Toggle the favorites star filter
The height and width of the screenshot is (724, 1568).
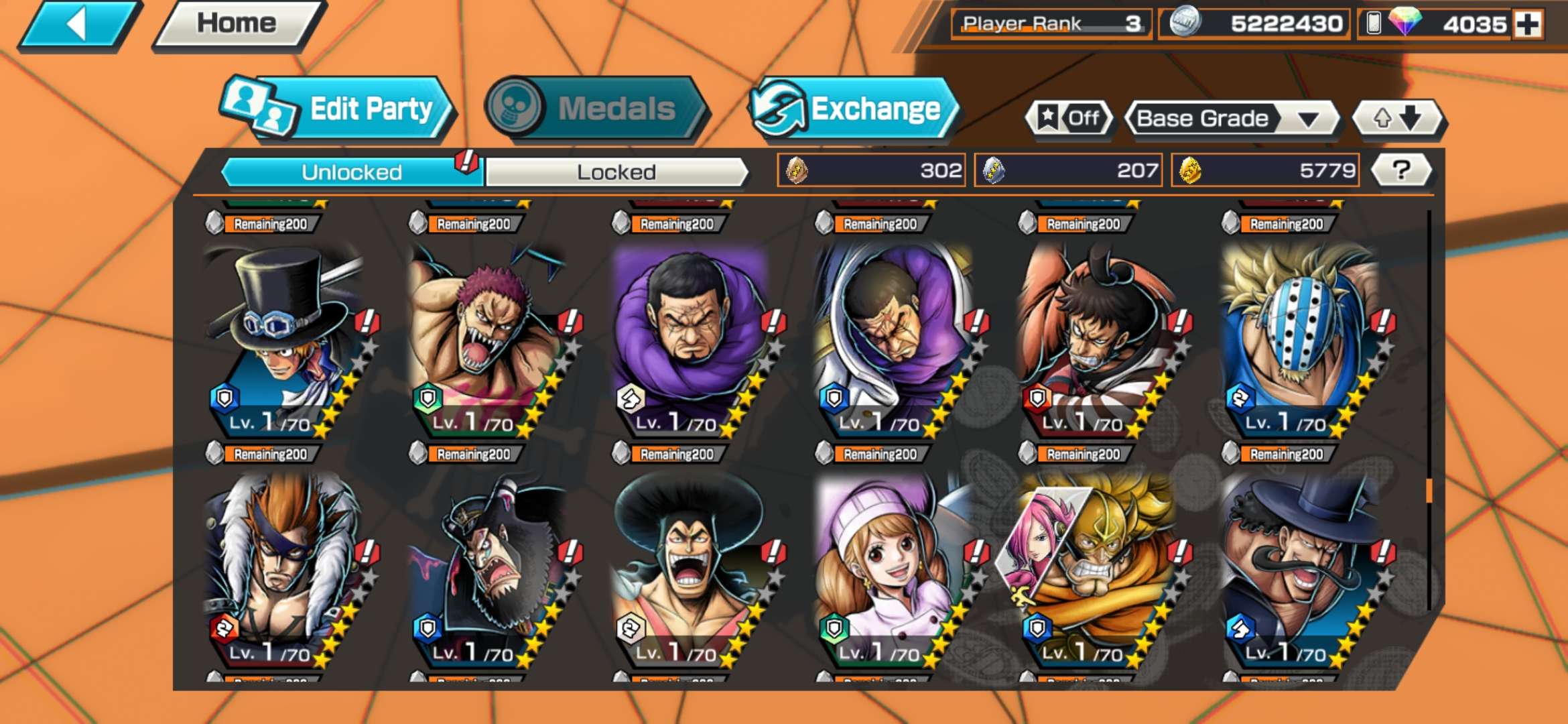1069,119
